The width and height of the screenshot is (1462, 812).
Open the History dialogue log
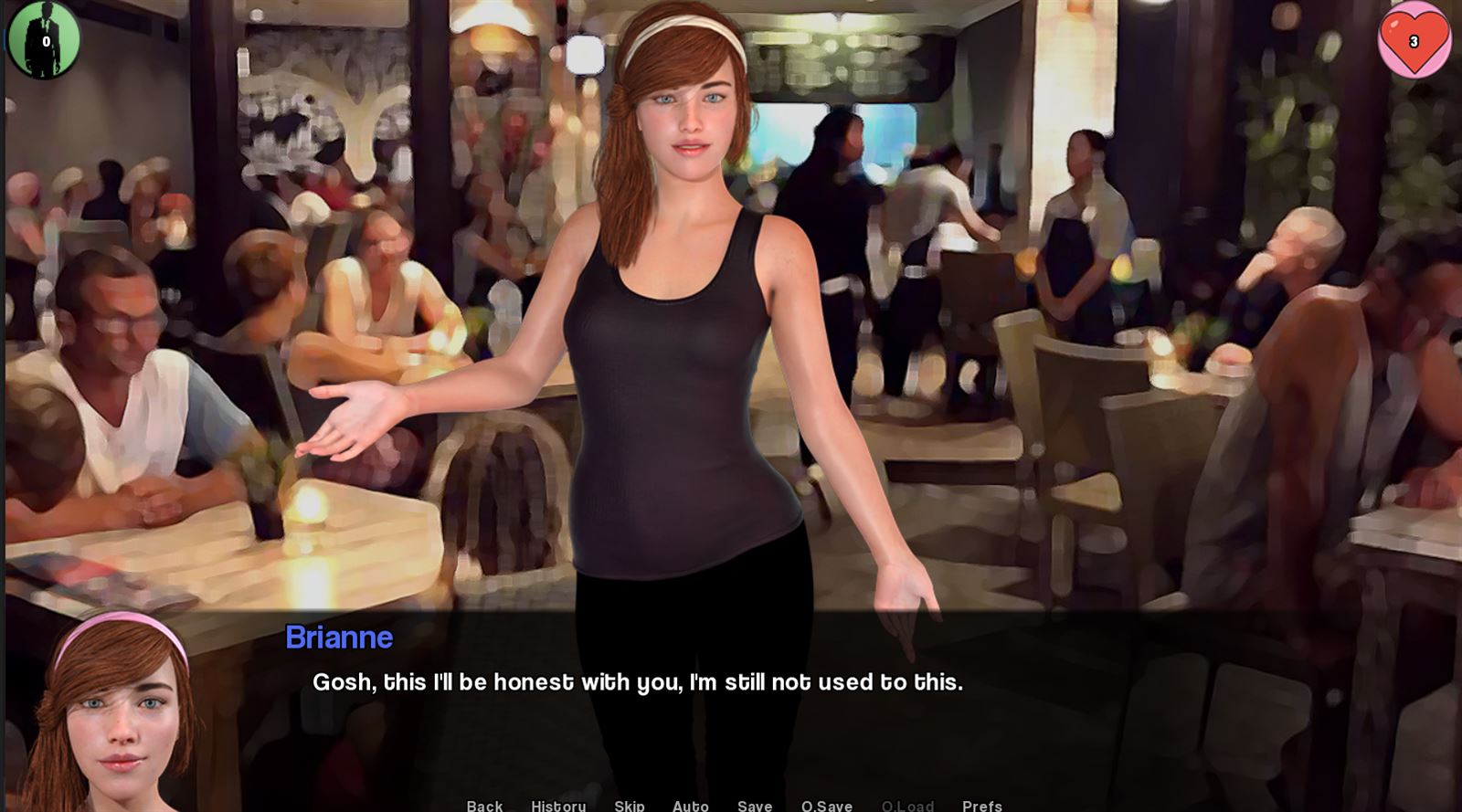click(x=559, y=807)
